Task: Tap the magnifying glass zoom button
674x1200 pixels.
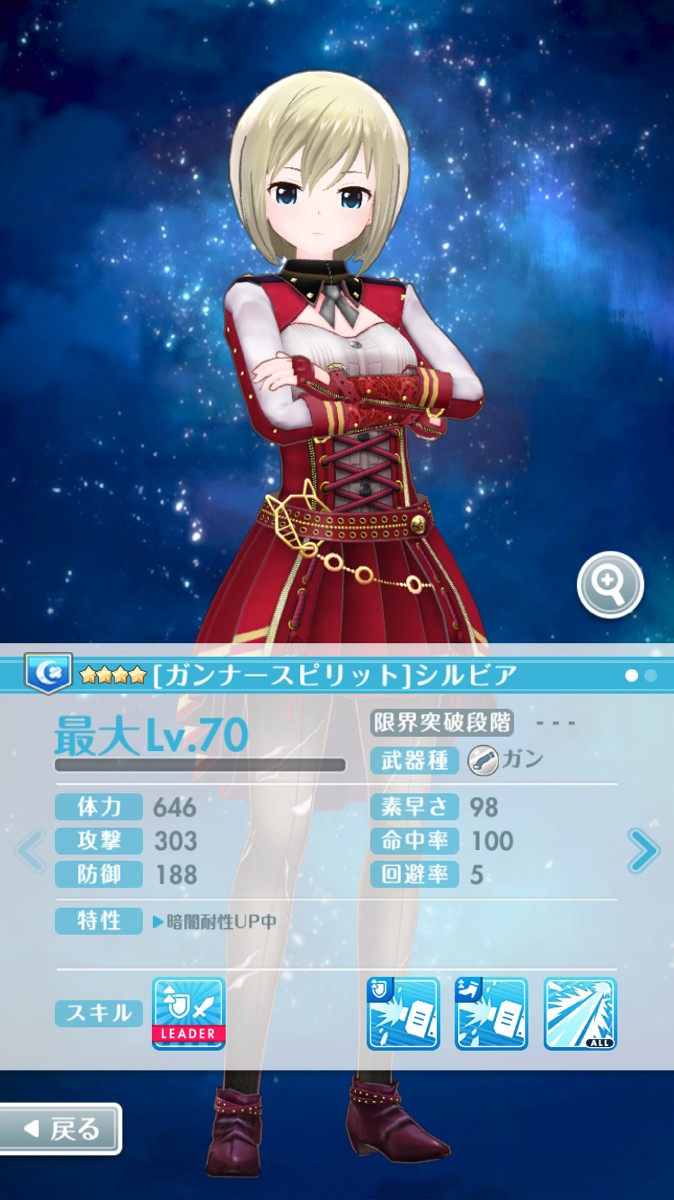Action: [x=610, y=584]
